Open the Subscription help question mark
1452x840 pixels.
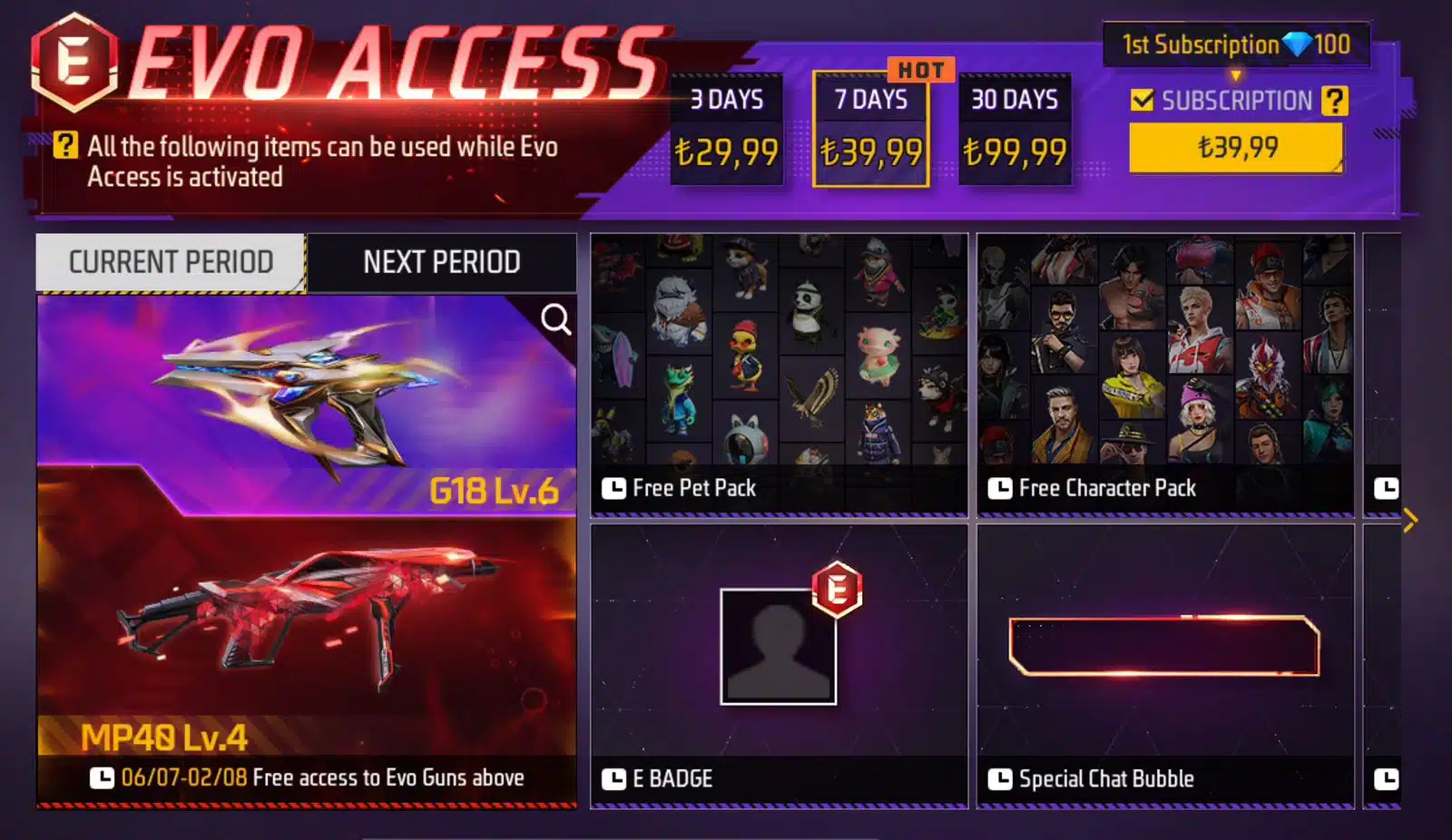click(1334, 100)
